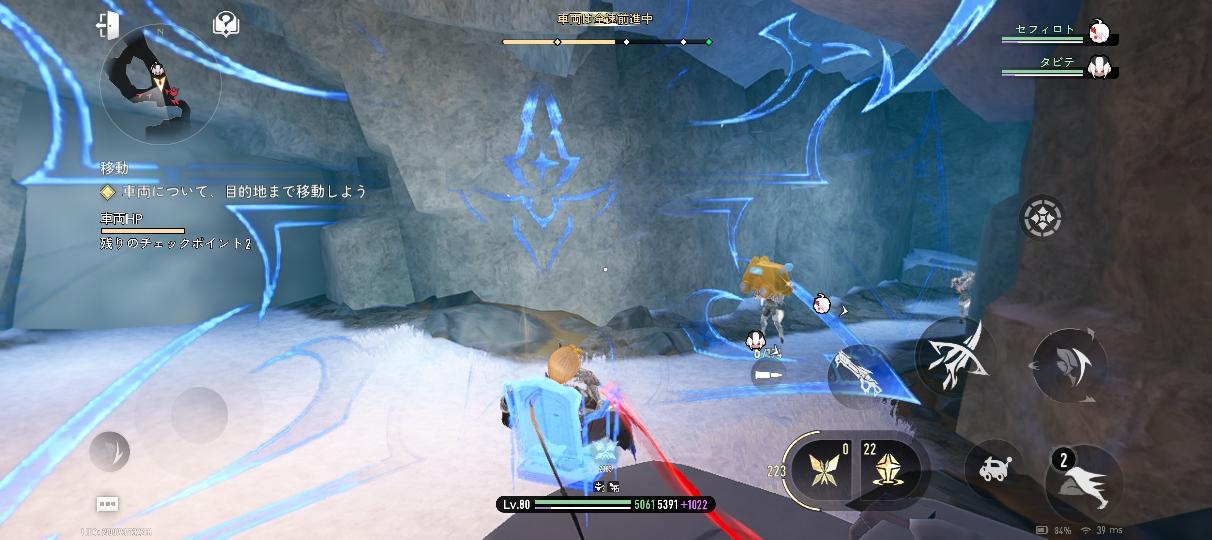The width and height of the screenshot is (1212, 540).
Task: Open the question mark help guide
Action: 226,25
